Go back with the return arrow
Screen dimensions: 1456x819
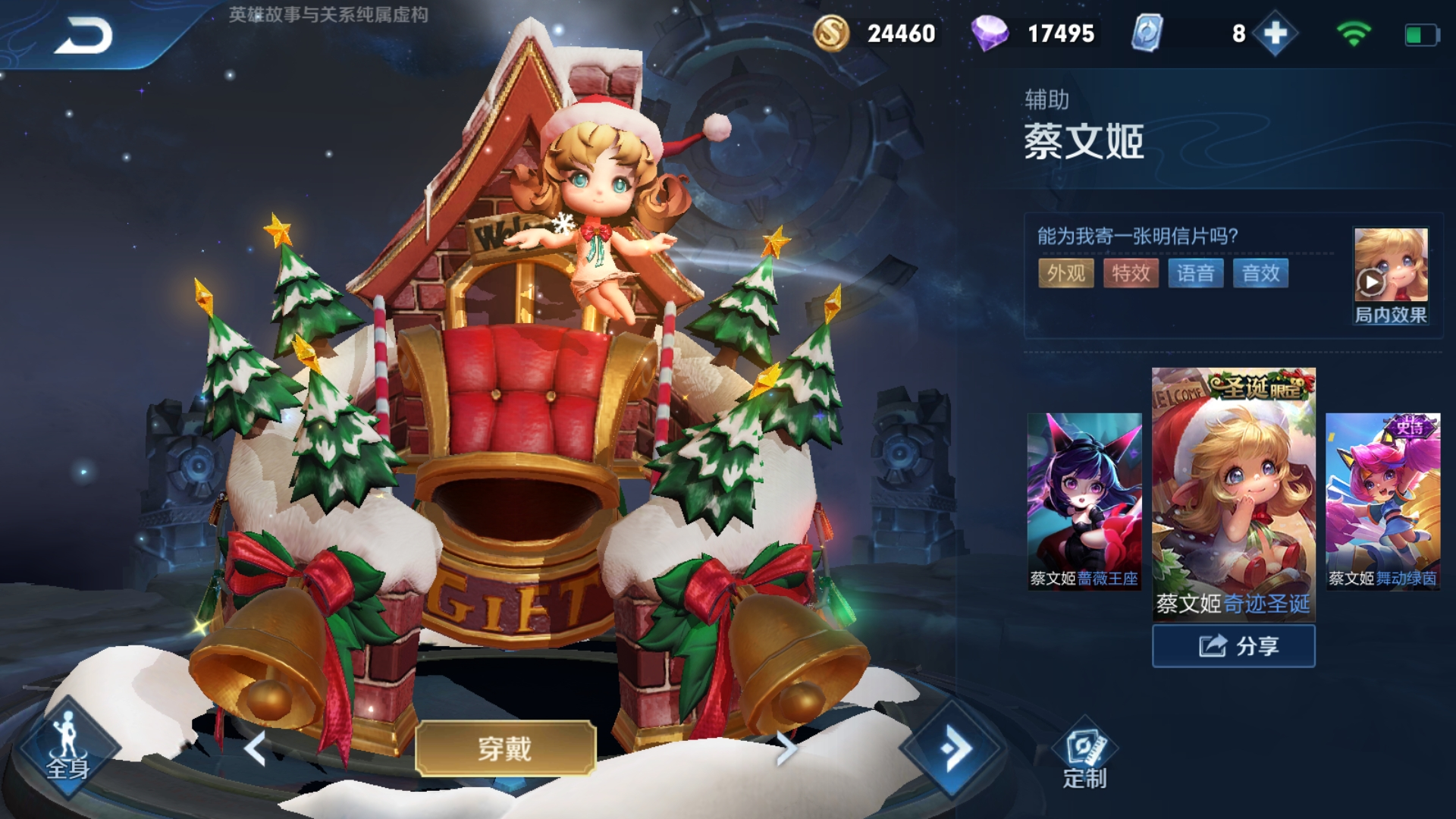click(x=83, y=36)
